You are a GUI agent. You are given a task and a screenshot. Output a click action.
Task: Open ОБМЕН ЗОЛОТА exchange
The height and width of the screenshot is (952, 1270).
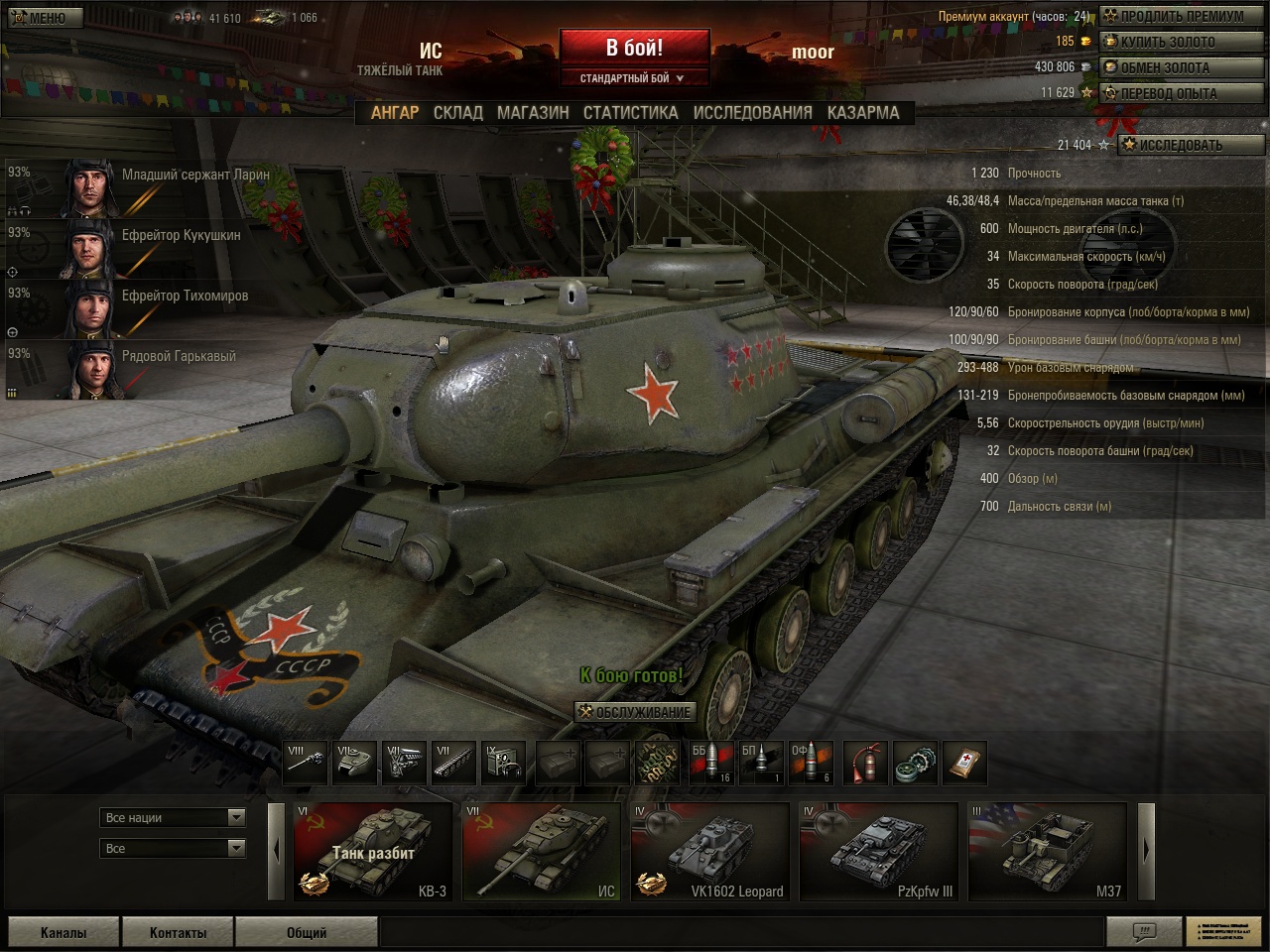(1181, 67)
